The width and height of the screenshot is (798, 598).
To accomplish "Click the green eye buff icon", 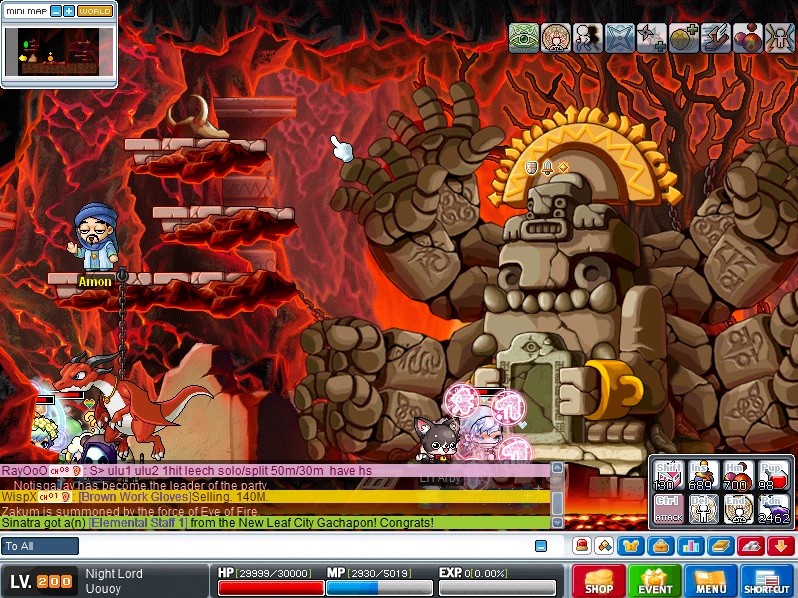I will tap(524, 38).
